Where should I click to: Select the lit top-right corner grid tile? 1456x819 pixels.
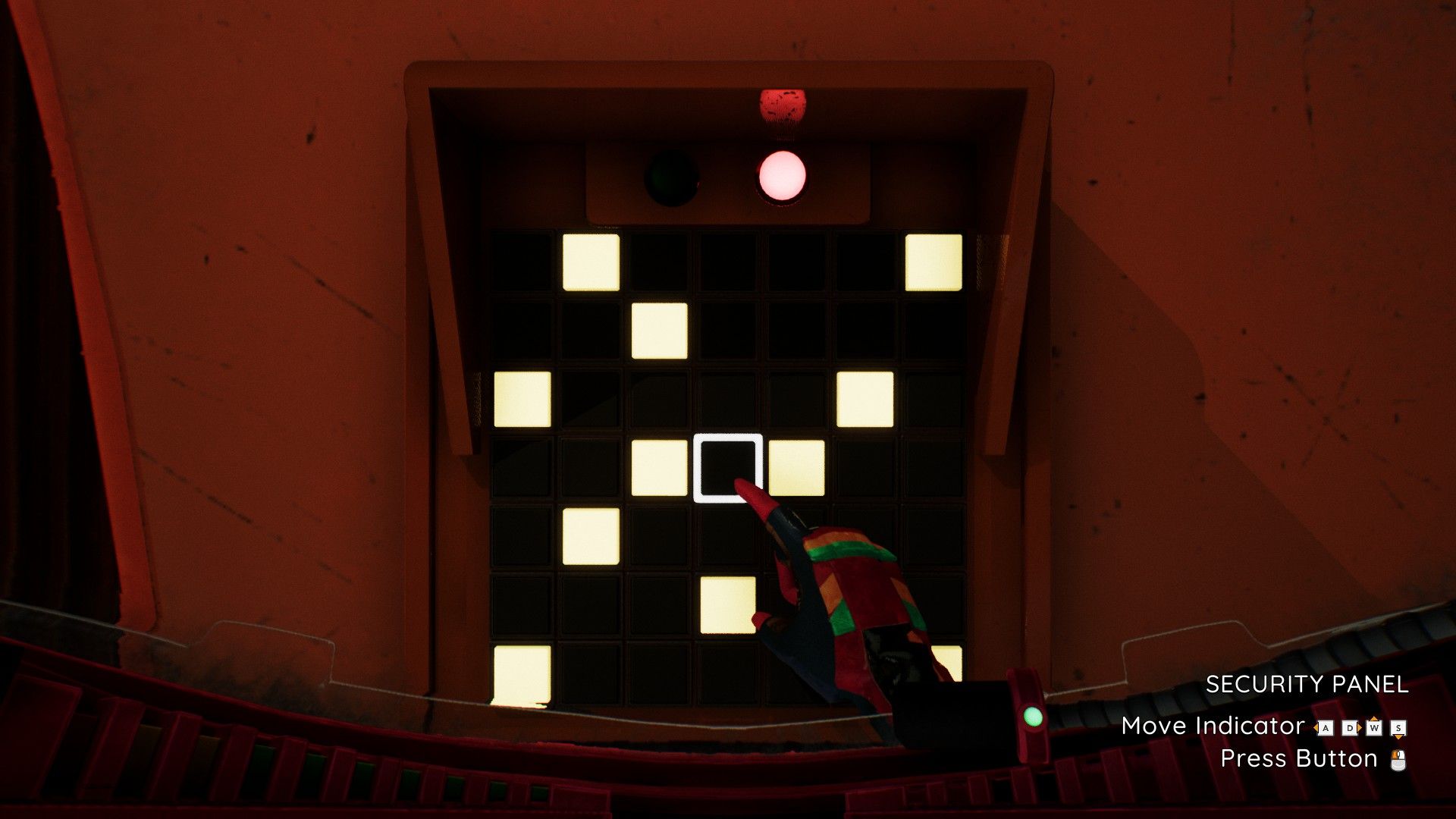pyautogui.click(x=934, y=262)
